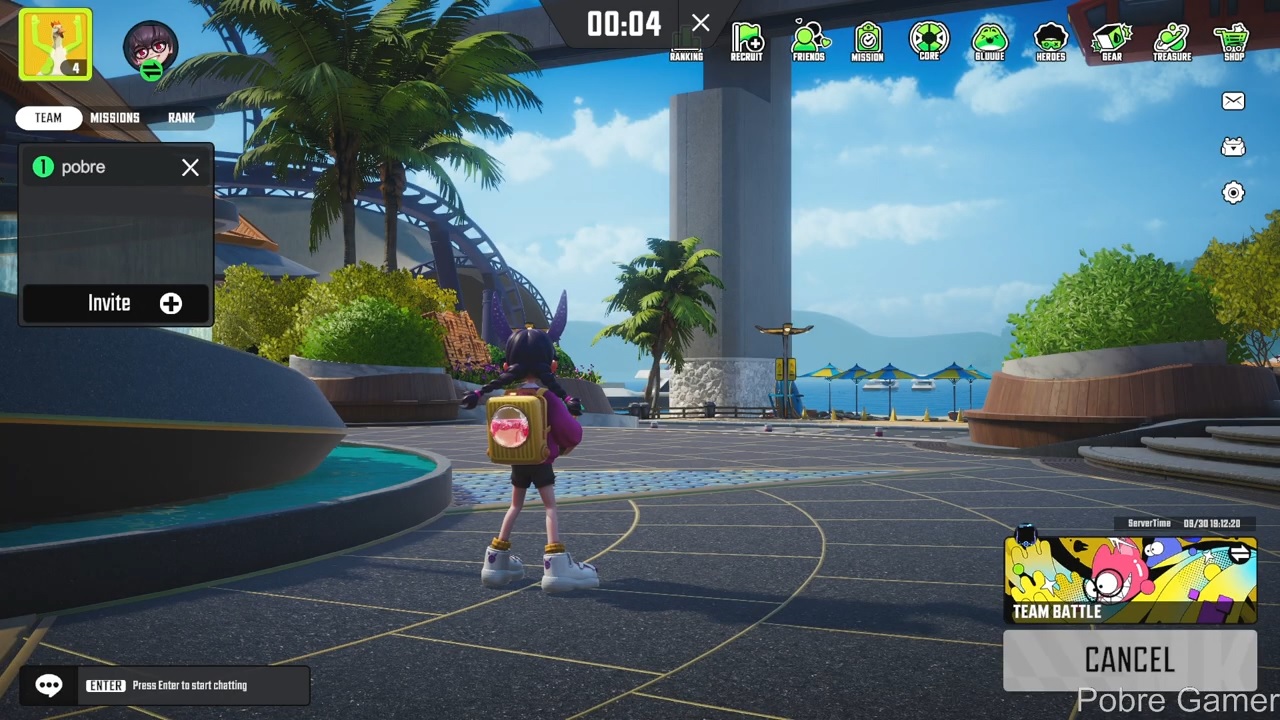
Task: Switch to the Rank tab
Action: (181, 118)
